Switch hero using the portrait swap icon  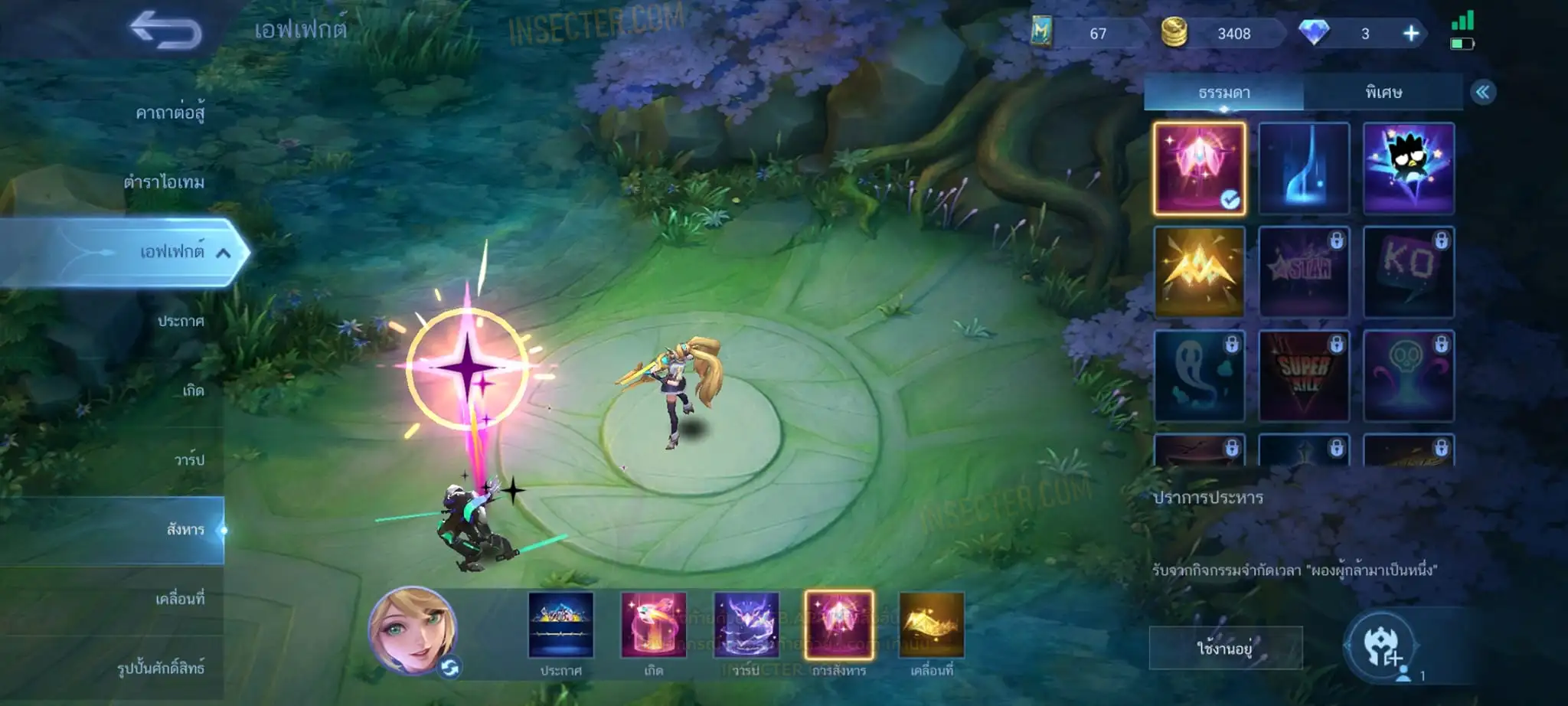tap(449, 668)
